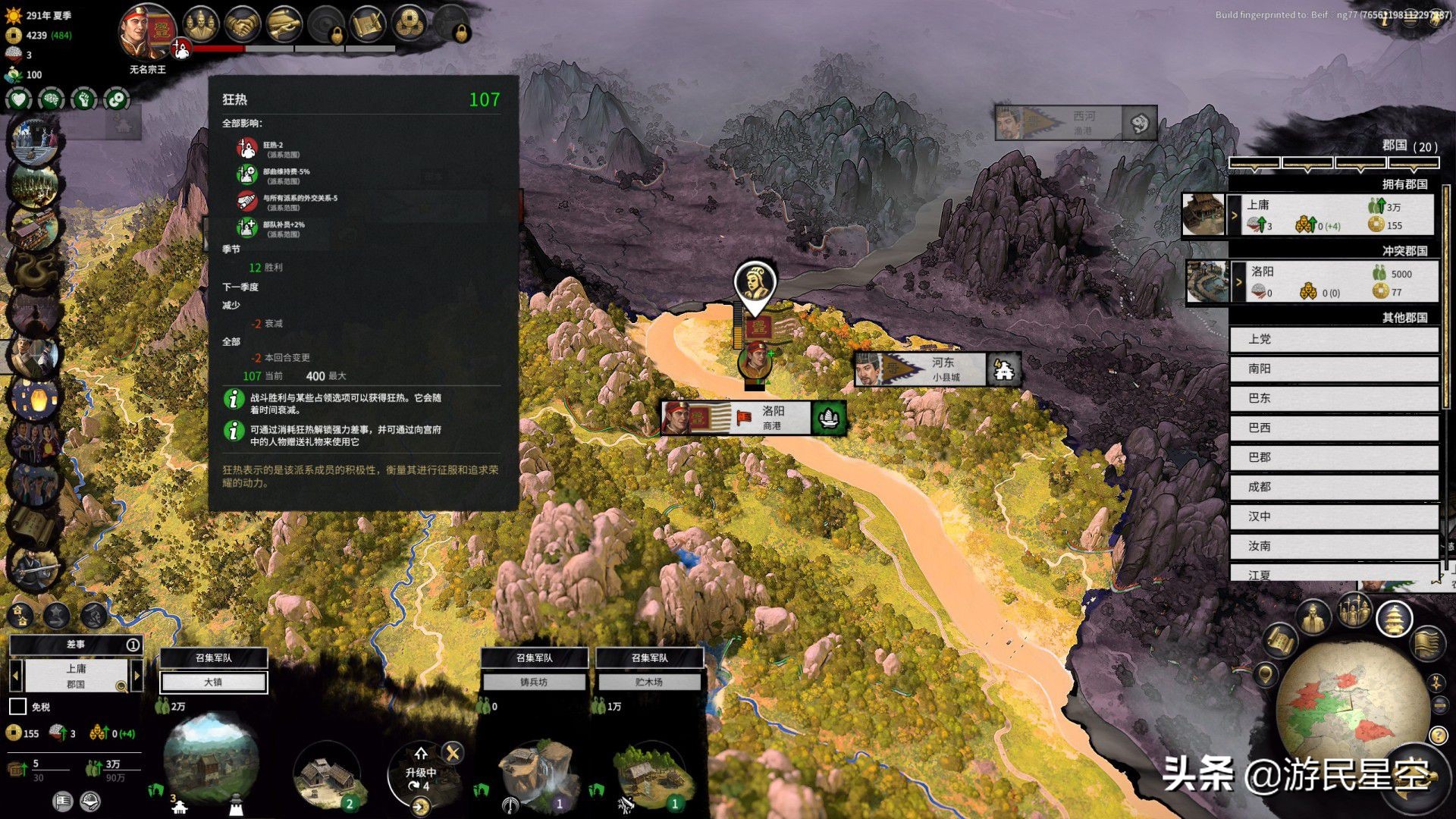Cancel the building upgrade in progress
1456x819 pixels.
453,752
